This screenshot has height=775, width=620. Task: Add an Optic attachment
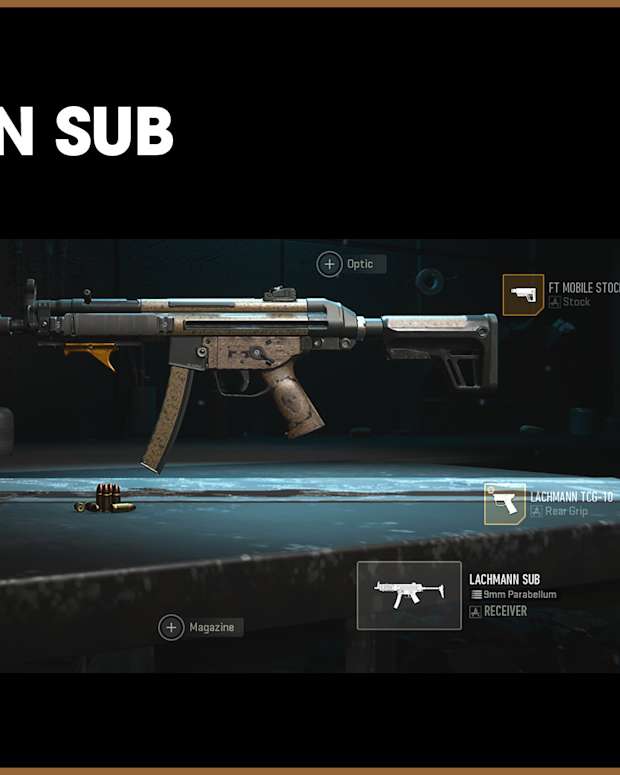pos(330,264)
